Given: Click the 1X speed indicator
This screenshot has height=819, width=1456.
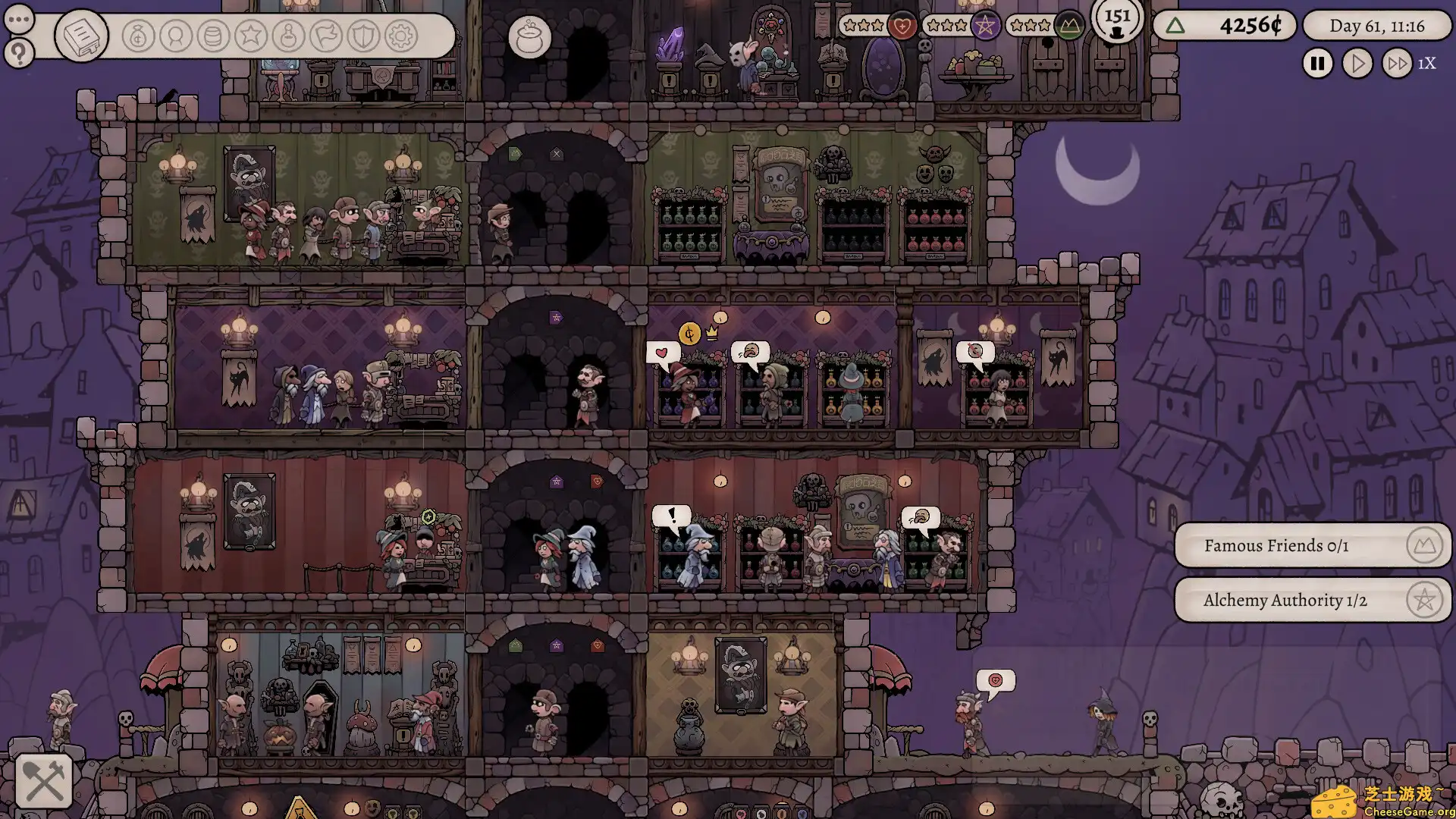Looking at the screenshot, I should point(1426,64).
